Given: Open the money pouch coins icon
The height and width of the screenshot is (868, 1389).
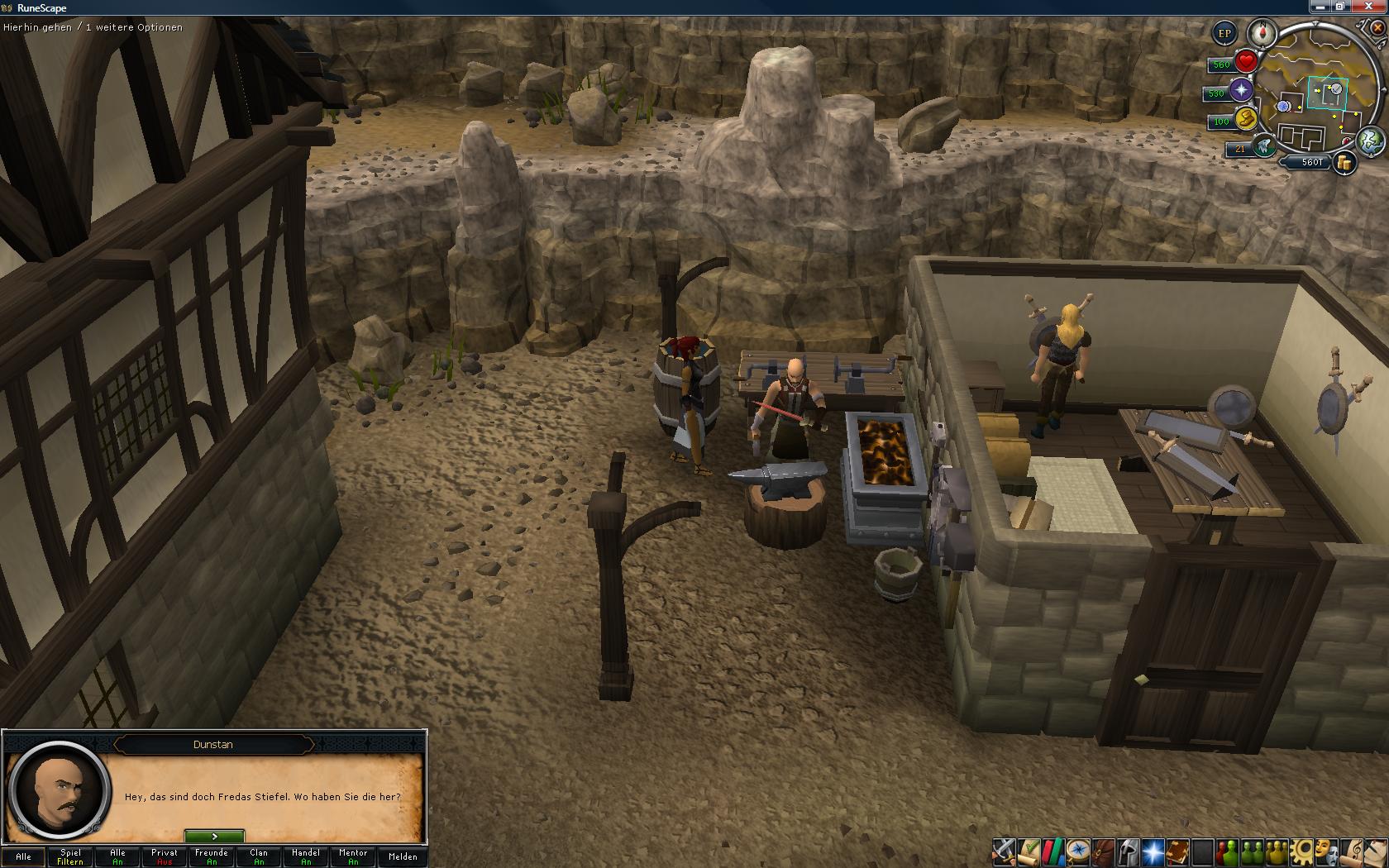Looking at the screenshot, I should (1344, 163).
